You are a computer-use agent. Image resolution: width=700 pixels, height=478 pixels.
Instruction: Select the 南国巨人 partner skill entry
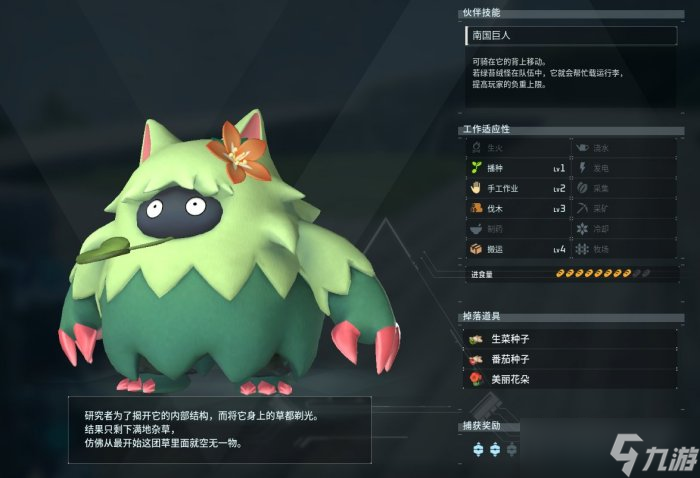coord(571,36)
